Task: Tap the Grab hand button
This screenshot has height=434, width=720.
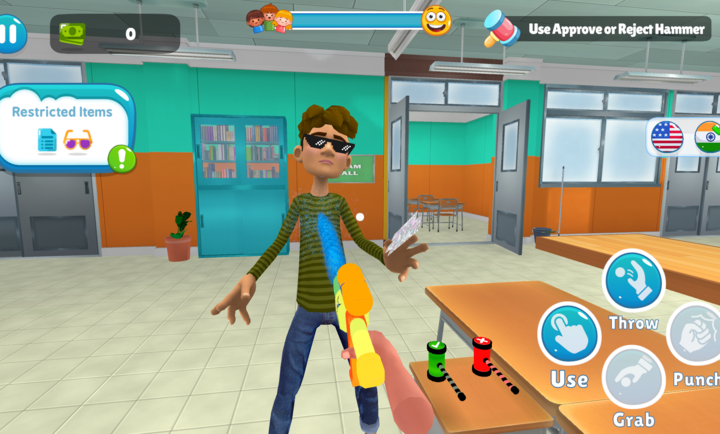Action: (633, 377)
